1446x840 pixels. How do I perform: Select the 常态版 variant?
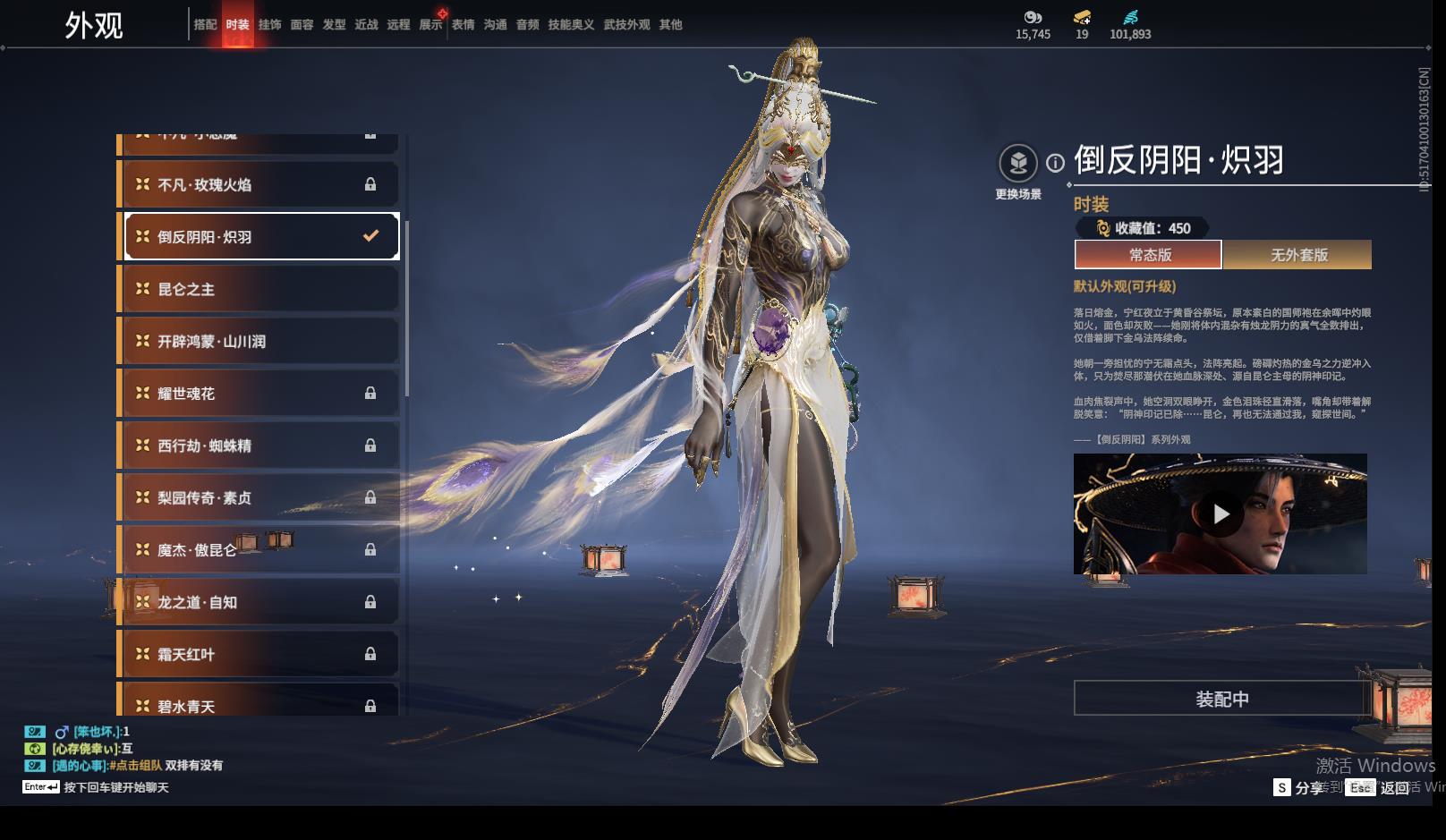1149,255
